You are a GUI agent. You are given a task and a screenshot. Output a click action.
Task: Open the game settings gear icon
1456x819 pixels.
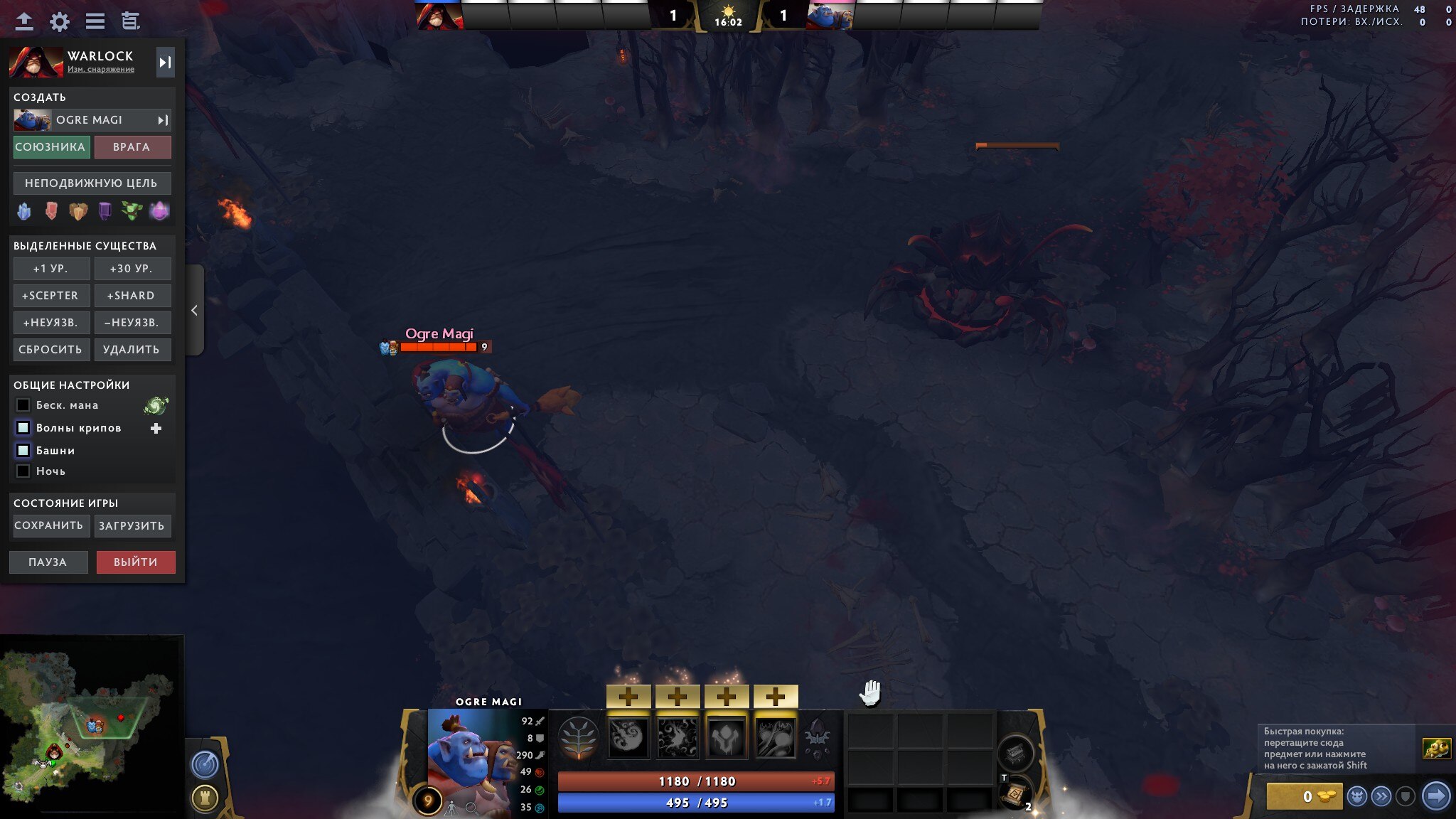click(x=60, y=21)
